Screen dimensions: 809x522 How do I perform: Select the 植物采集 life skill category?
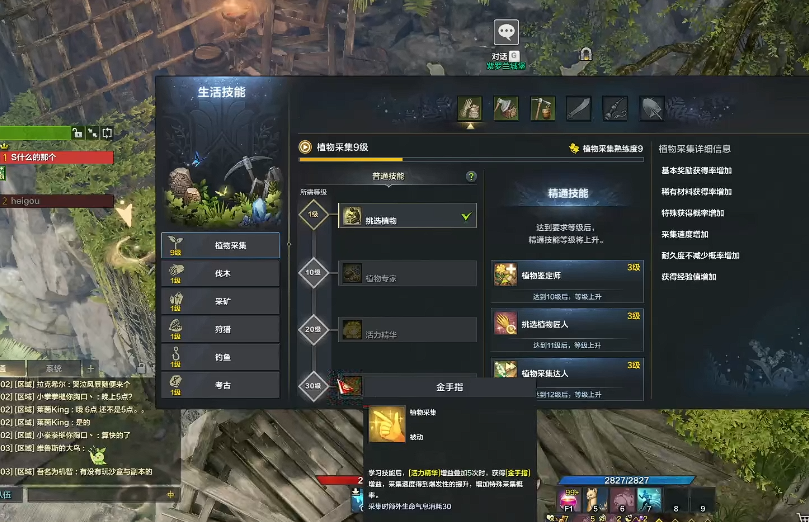click(x=220, y=245)
